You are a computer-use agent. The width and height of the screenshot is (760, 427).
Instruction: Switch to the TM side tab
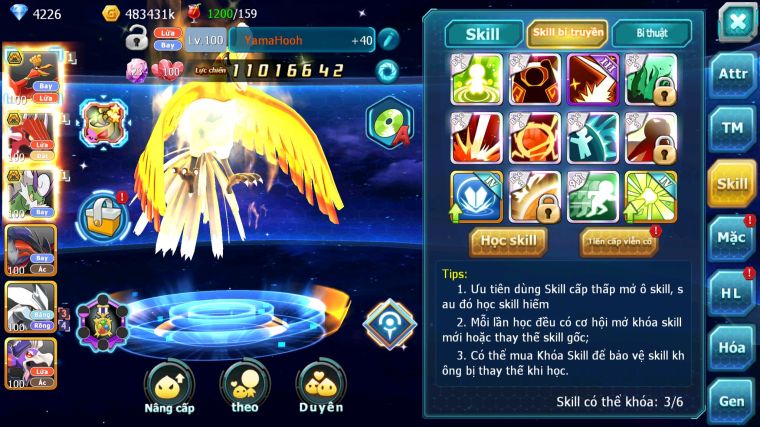pos(732,129)
